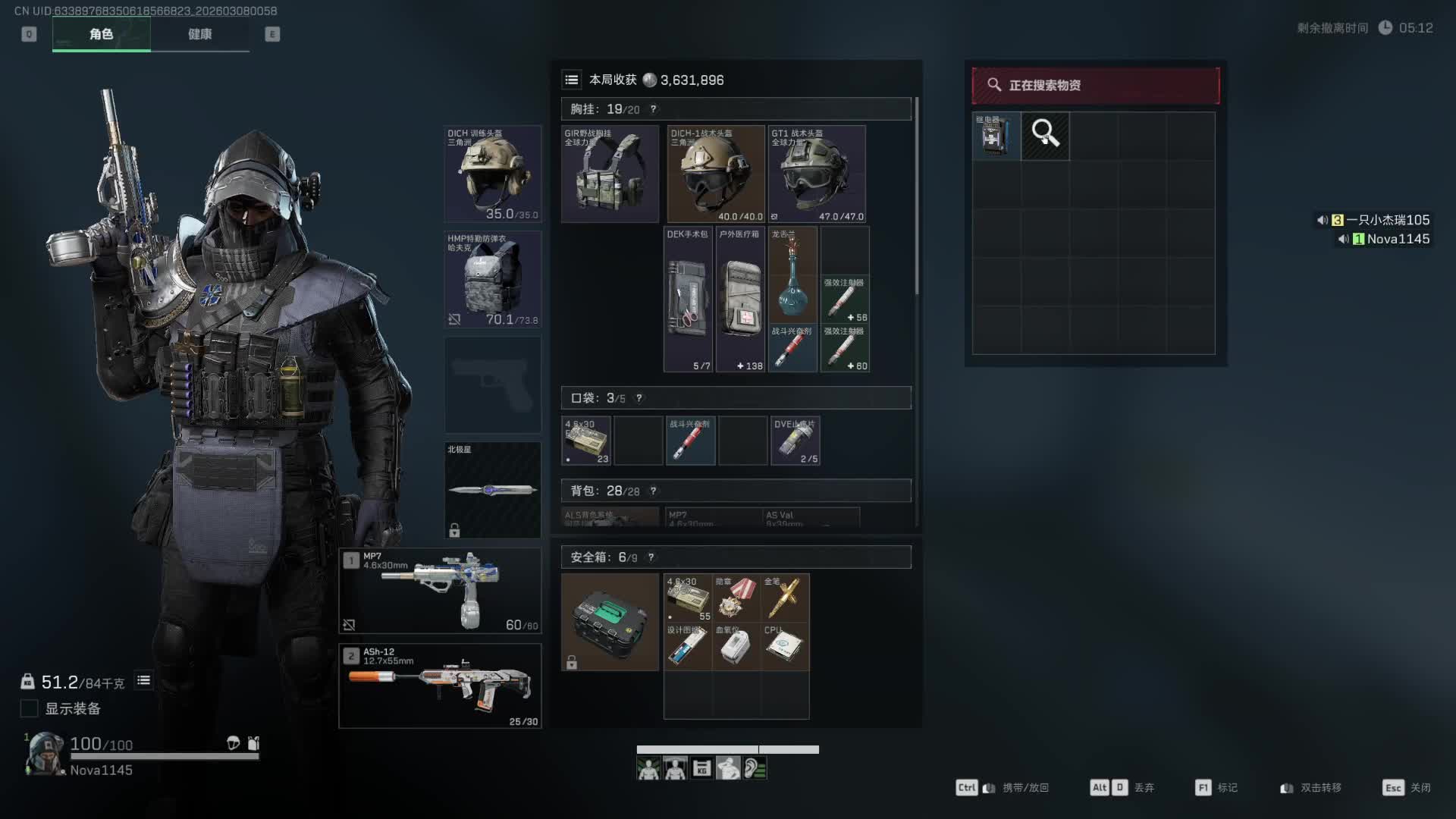Image resolution: width=1456 pixels, height=819 pixels.
Task: Open the 本局收获 list icon
Action: pyautogui.click(x=572, y=80)
